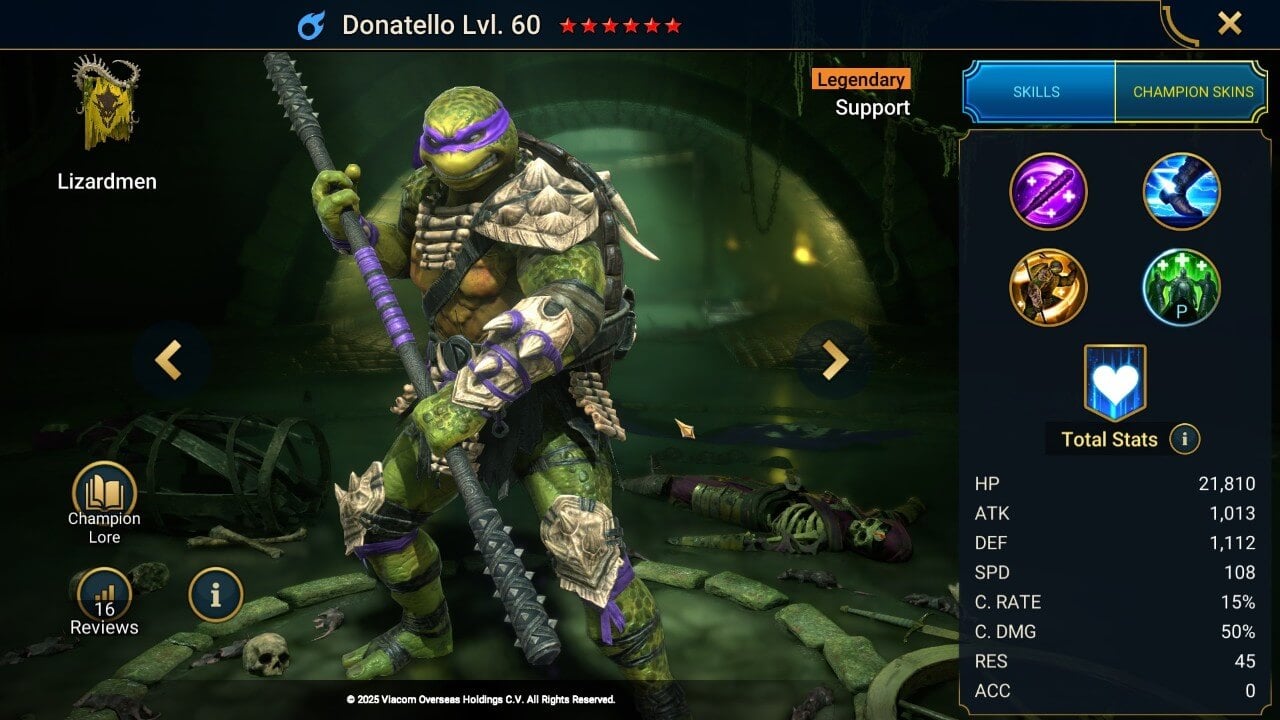
Task: Switch to the Skills tab
Action: click(x=1038, y=92)
